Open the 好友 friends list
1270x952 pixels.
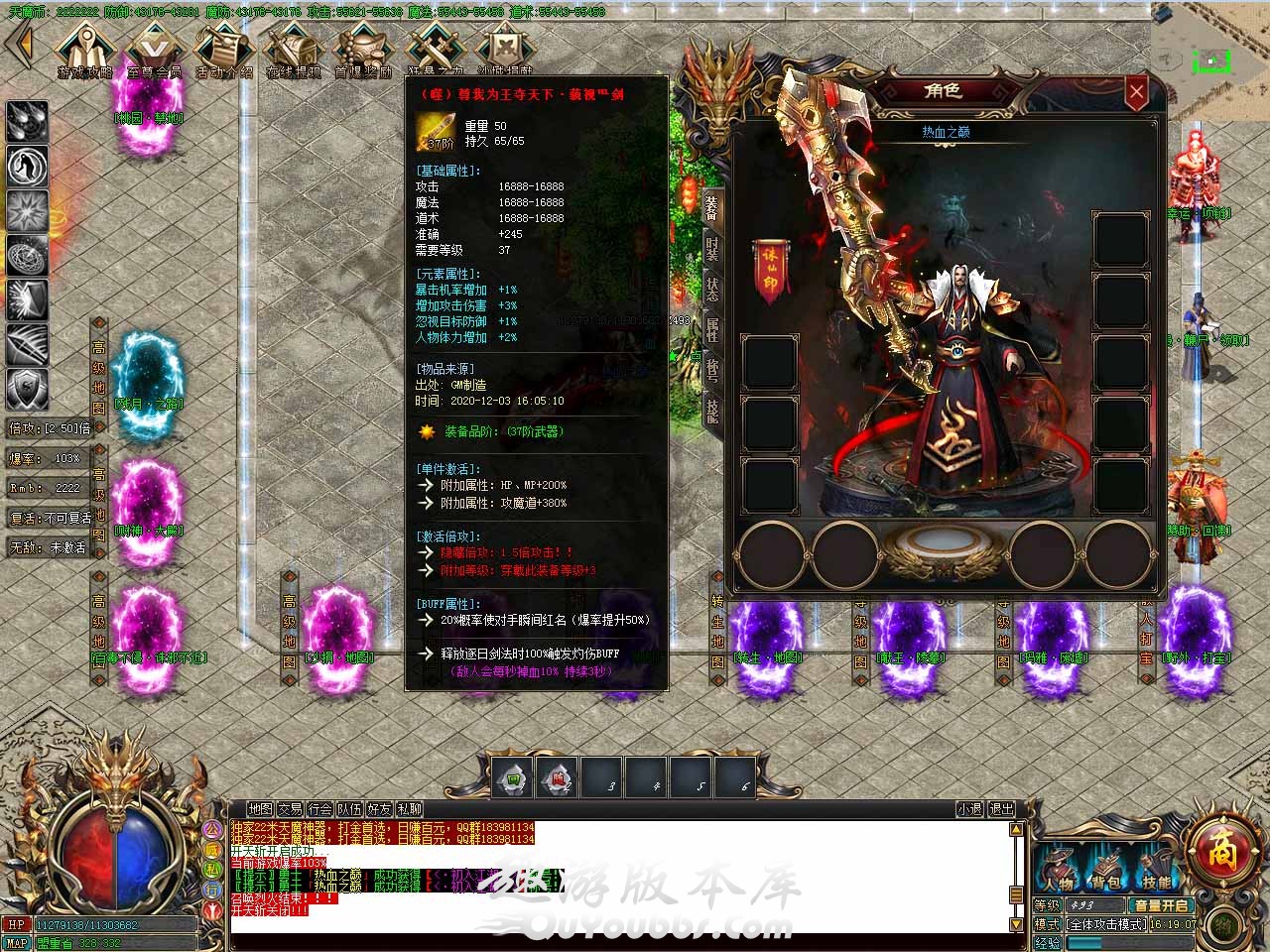[x=379, y=809]
